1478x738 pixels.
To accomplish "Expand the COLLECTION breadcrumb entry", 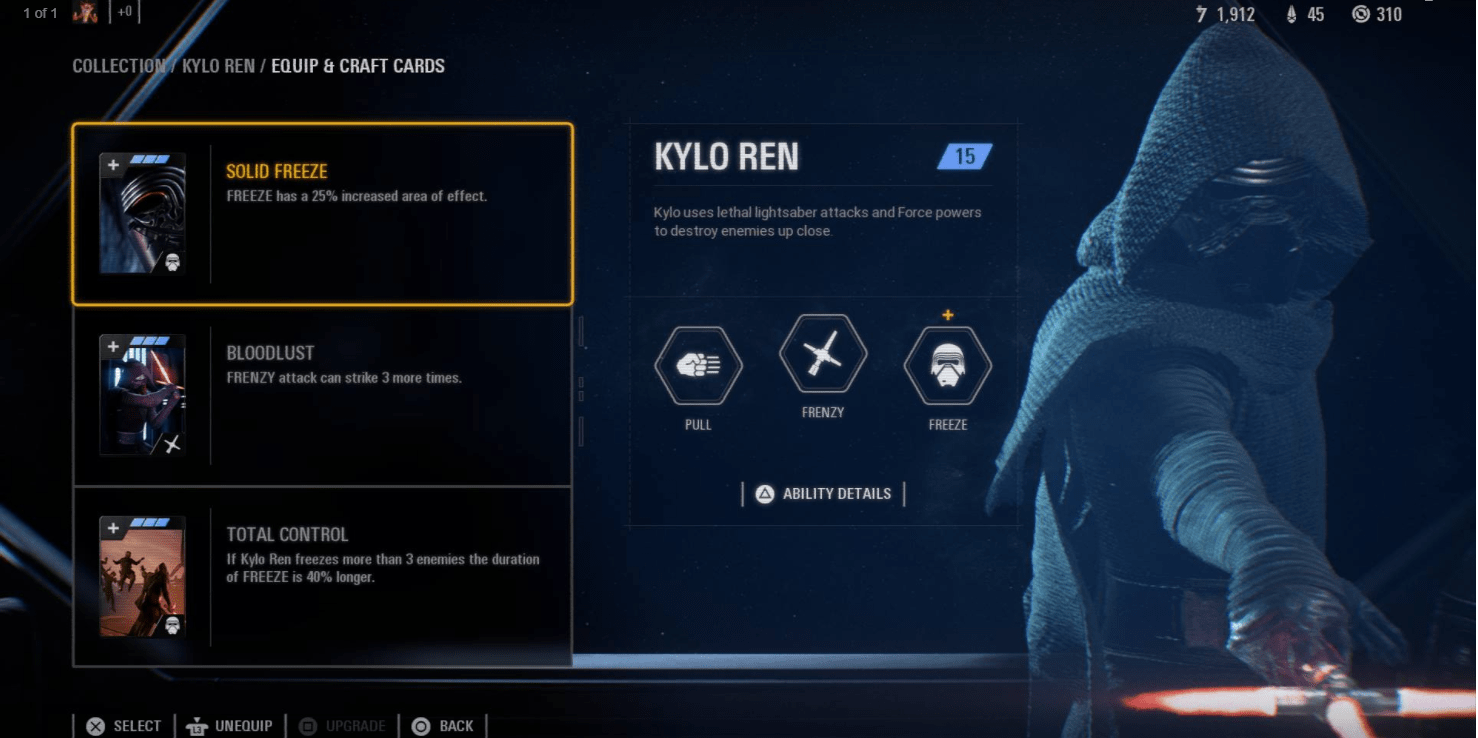I will click(x=117, y=66).
